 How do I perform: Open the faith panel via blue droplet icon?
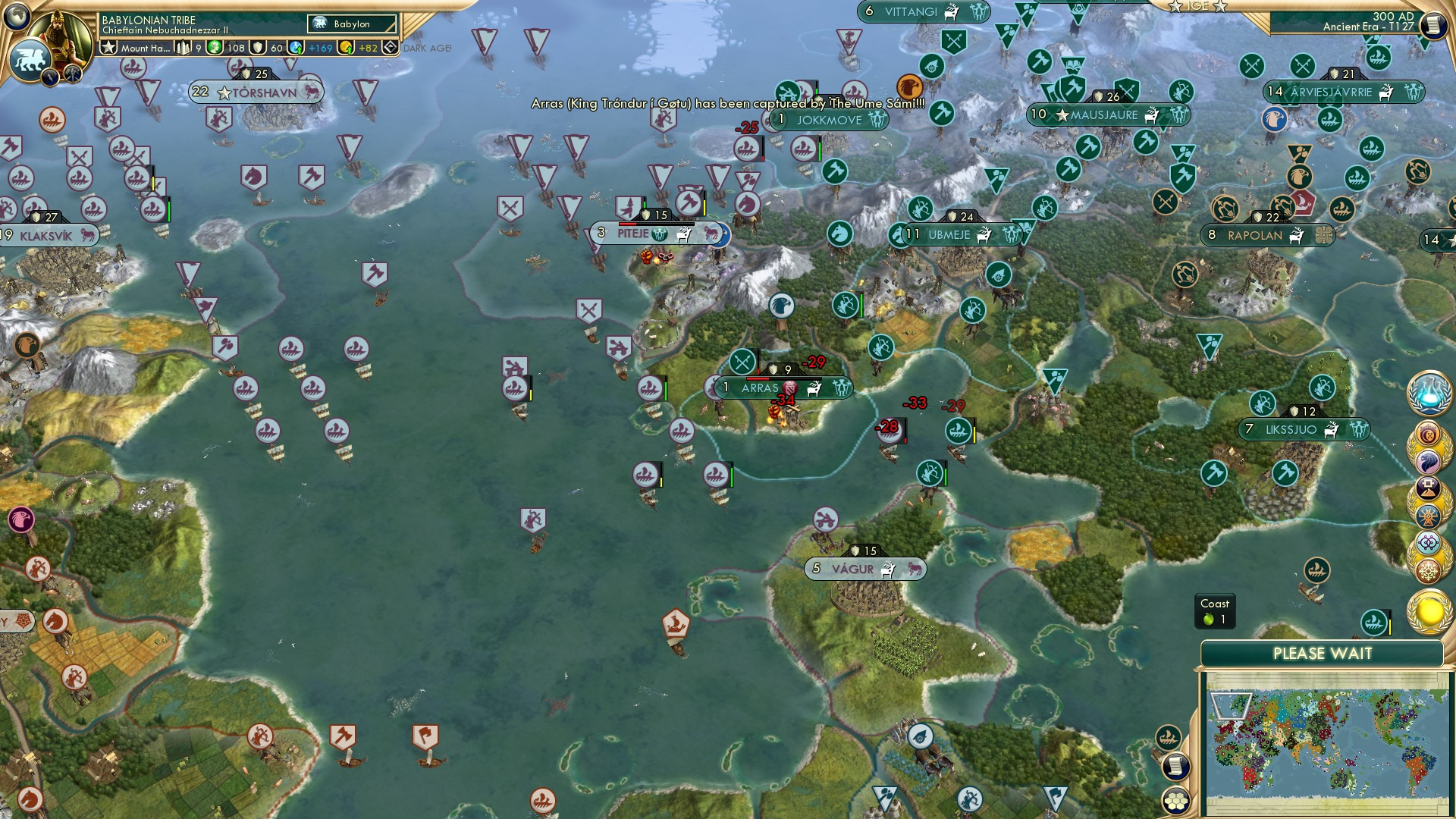click(x=296, y=47)
